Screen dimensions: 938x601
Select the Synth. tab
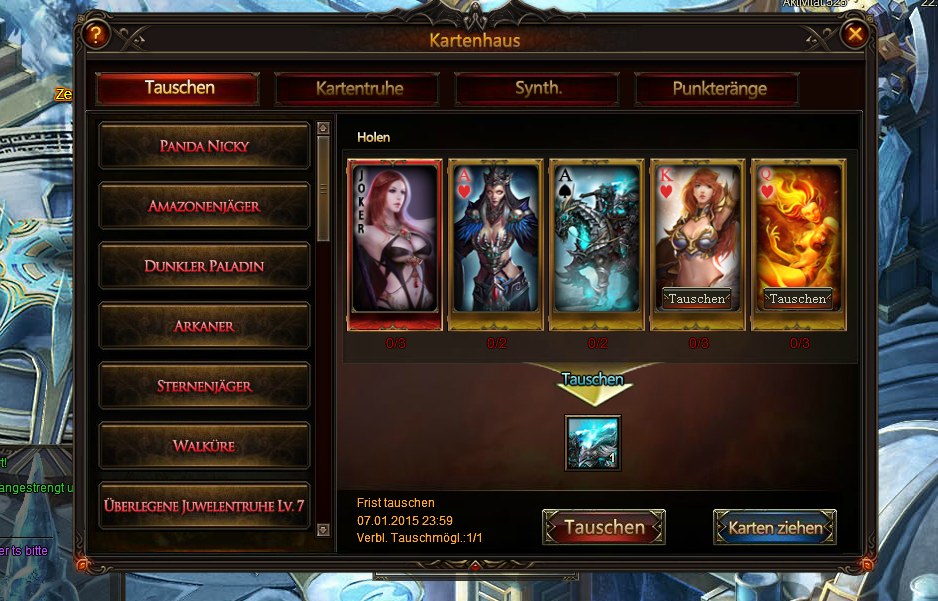(538, 88)
